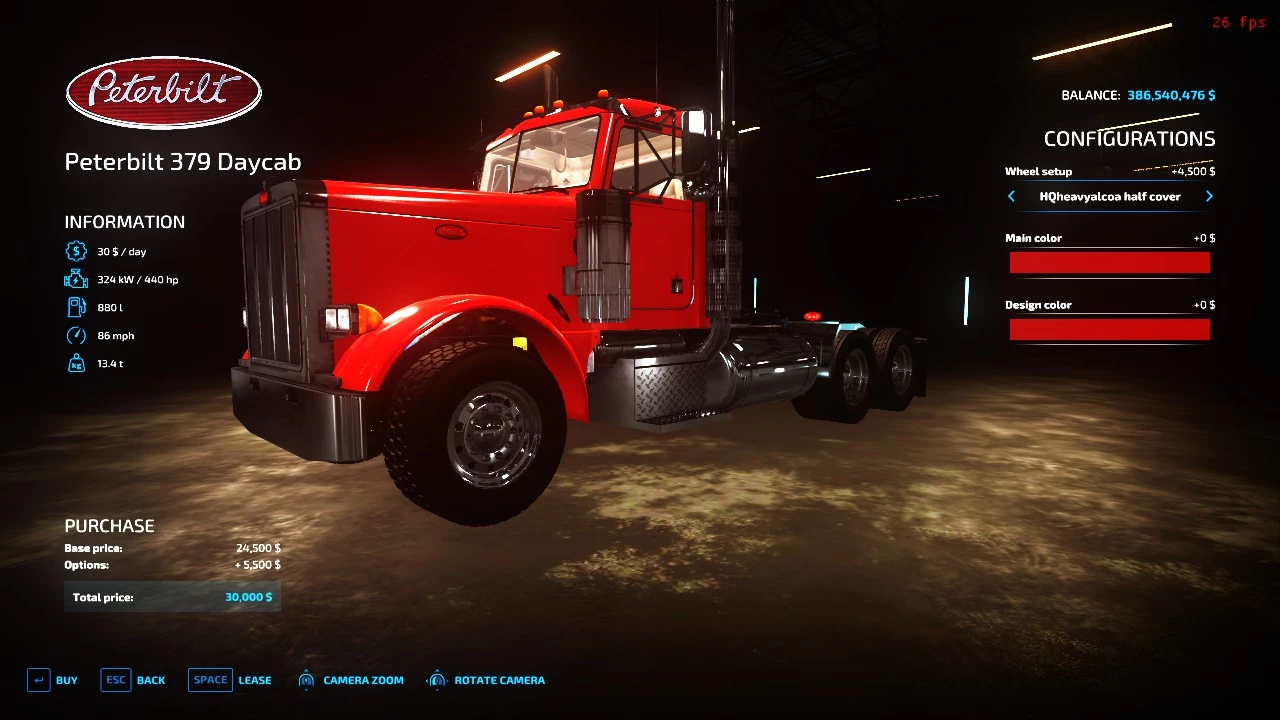Click the HQheavyalcoa half cover selector
The height and width of the screenshot is (720, 1280).
pyautogui.click(x=1110, y=197)
